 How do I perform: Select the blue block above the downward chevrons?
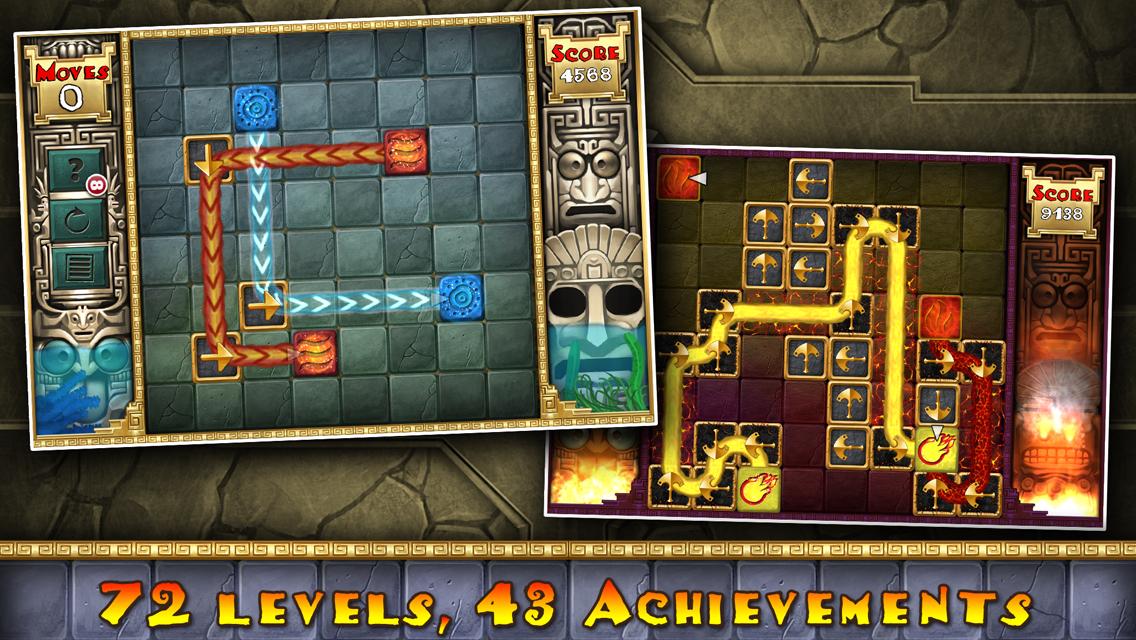coord(256,108)
